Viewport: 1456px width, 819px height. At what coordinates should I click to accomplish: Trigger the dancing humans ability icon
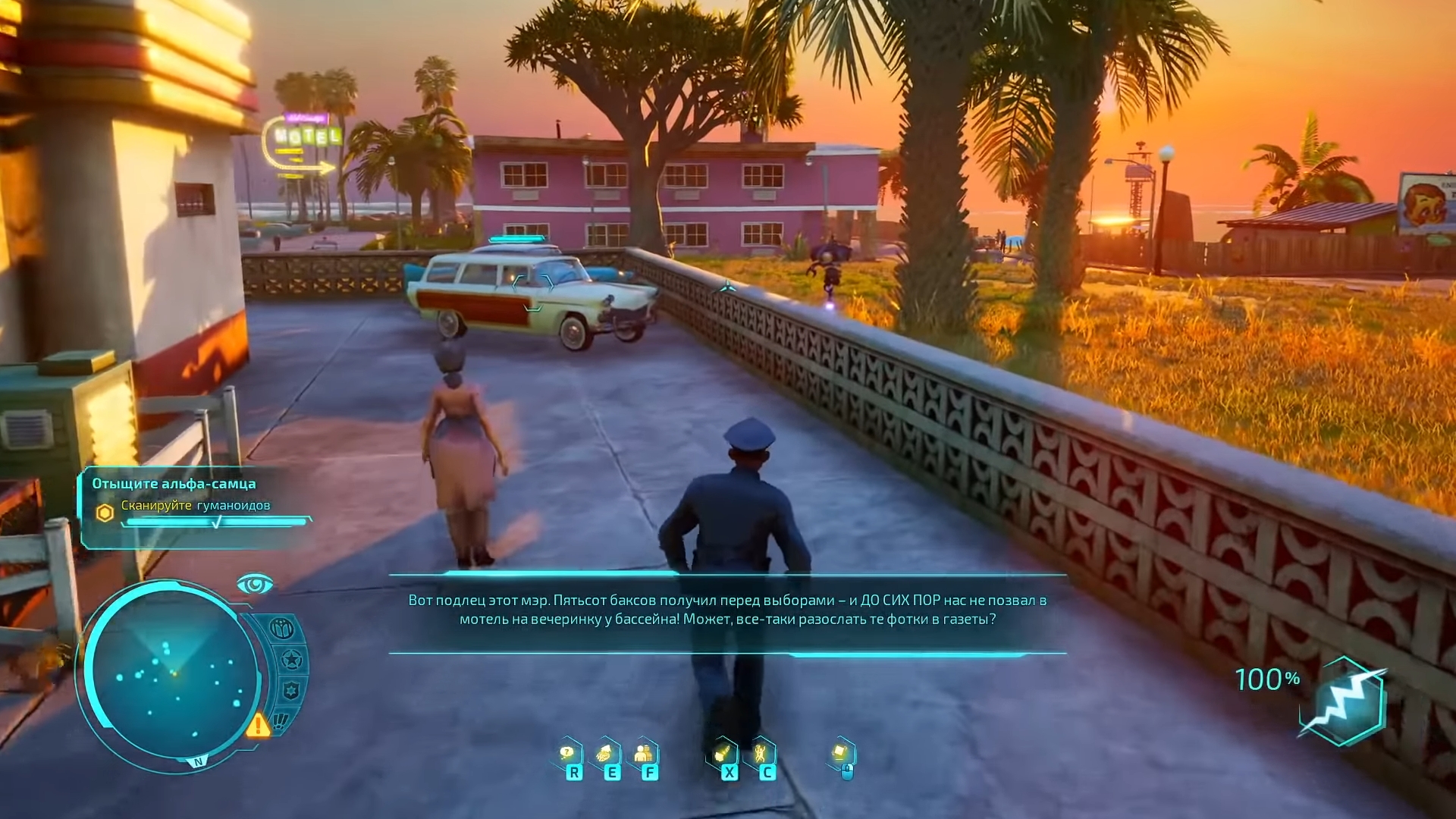(x=761, y=754)
